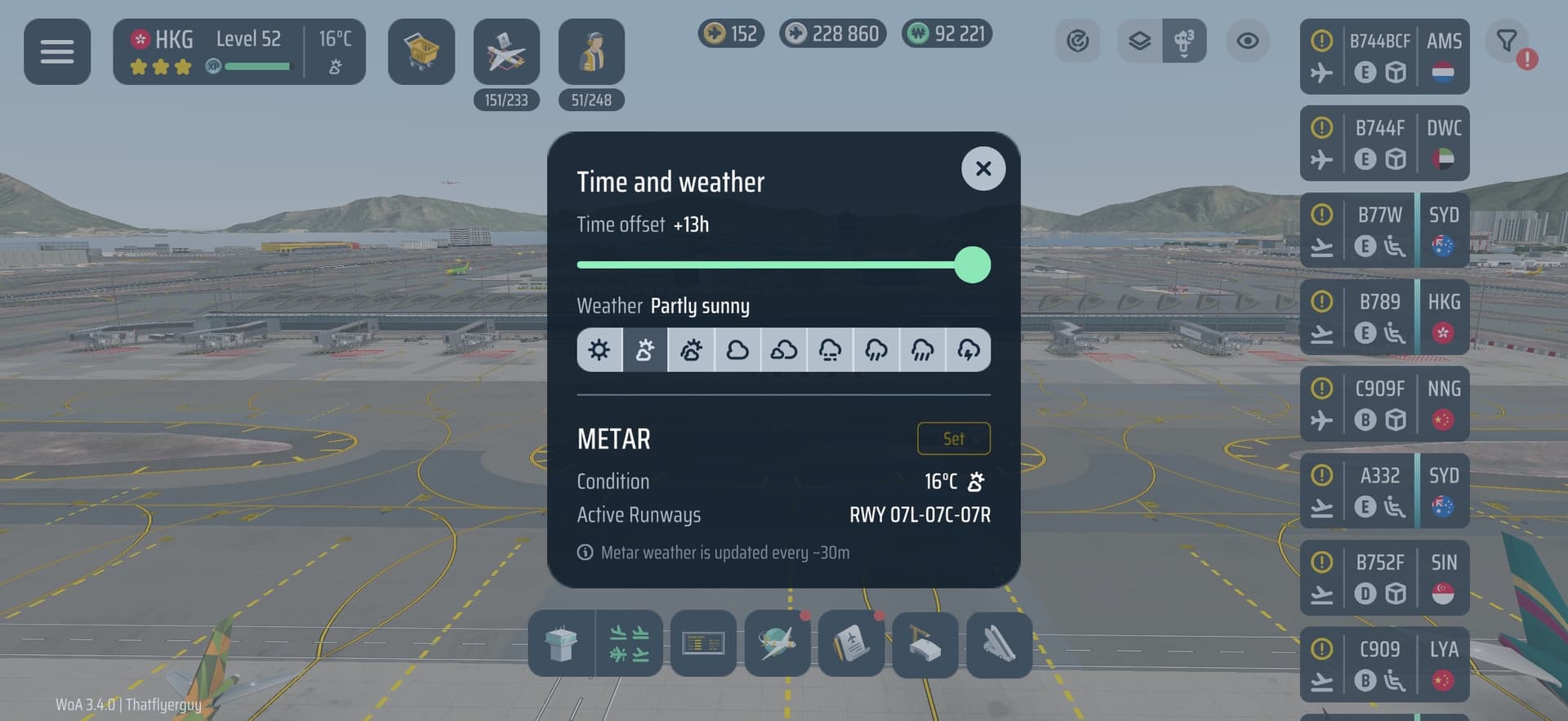This screenshot has height=721, width=1568.
Task: Click the METAR Set button
Action: click(953, 438)
